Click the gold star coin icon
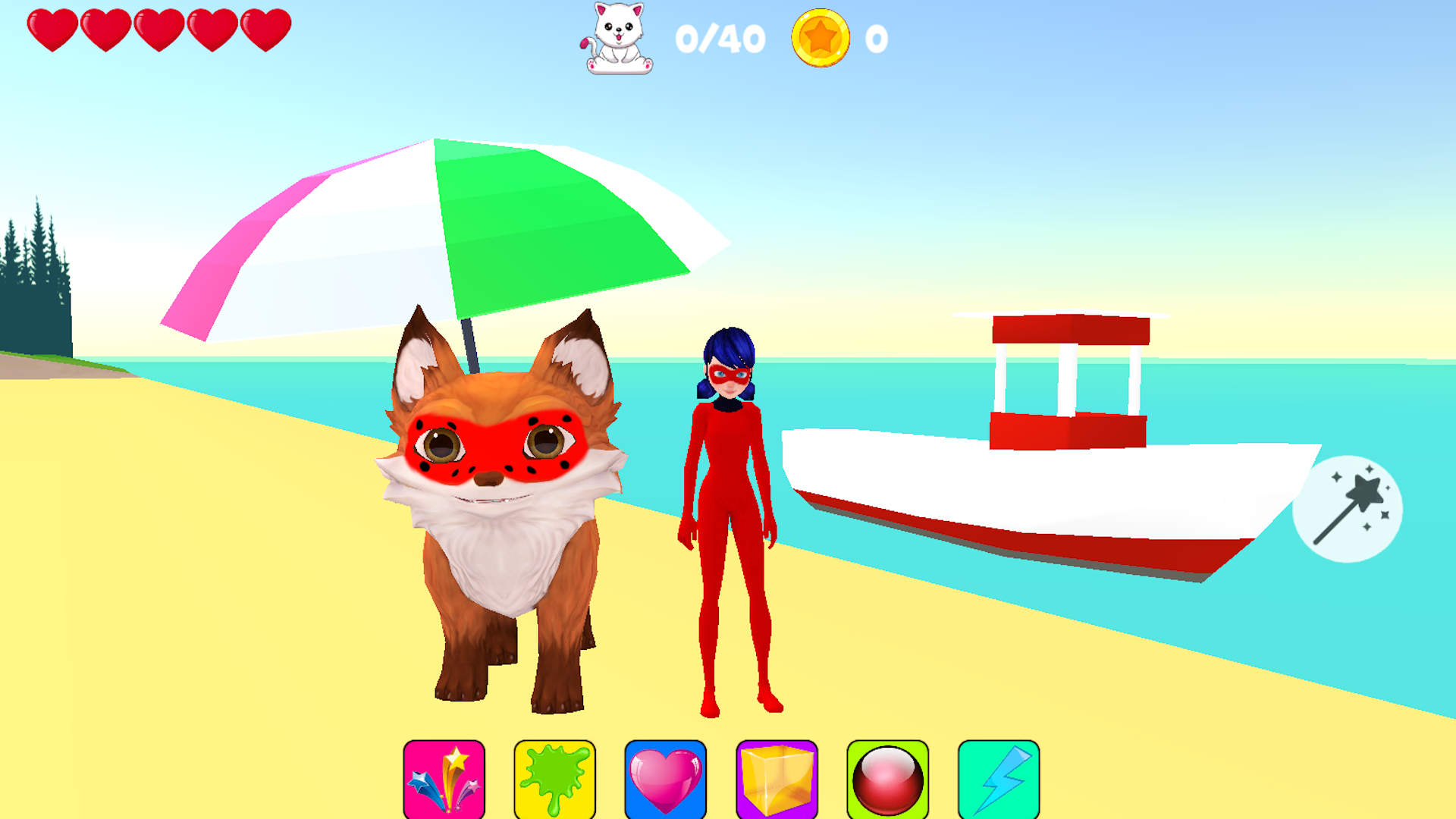This screenshot has height=819, width=1456. point(821,39)
